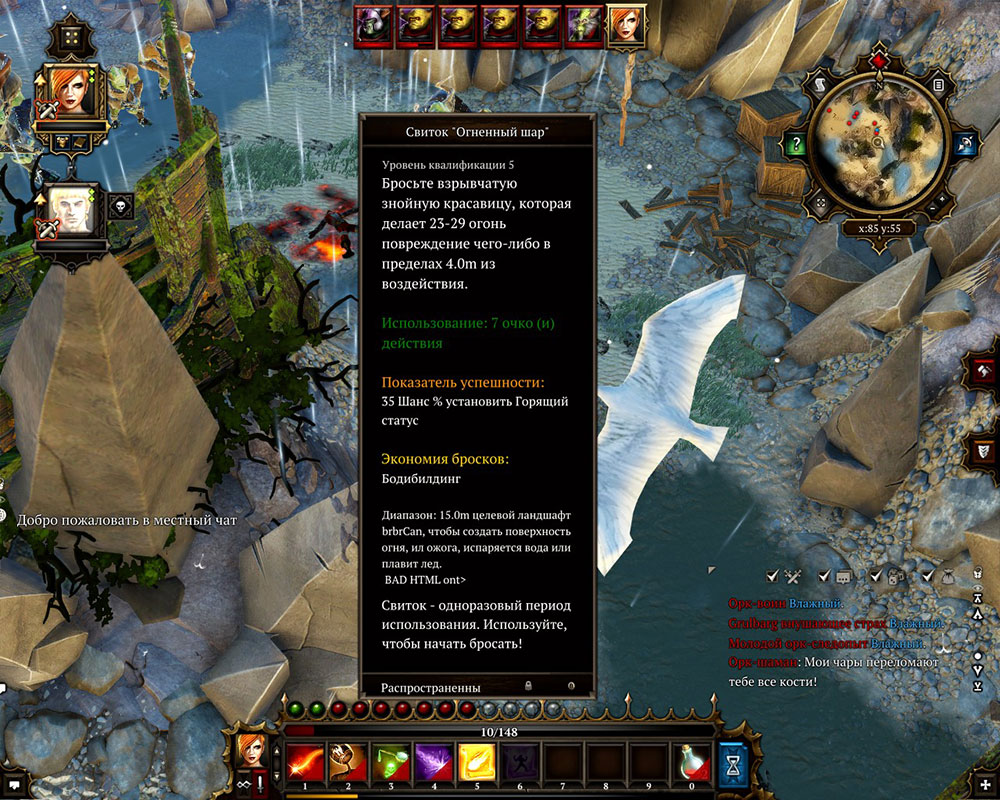End turn with the blue hourglass button
Viewport: 1000px width, 800px height.
click(x=733, y=764)
